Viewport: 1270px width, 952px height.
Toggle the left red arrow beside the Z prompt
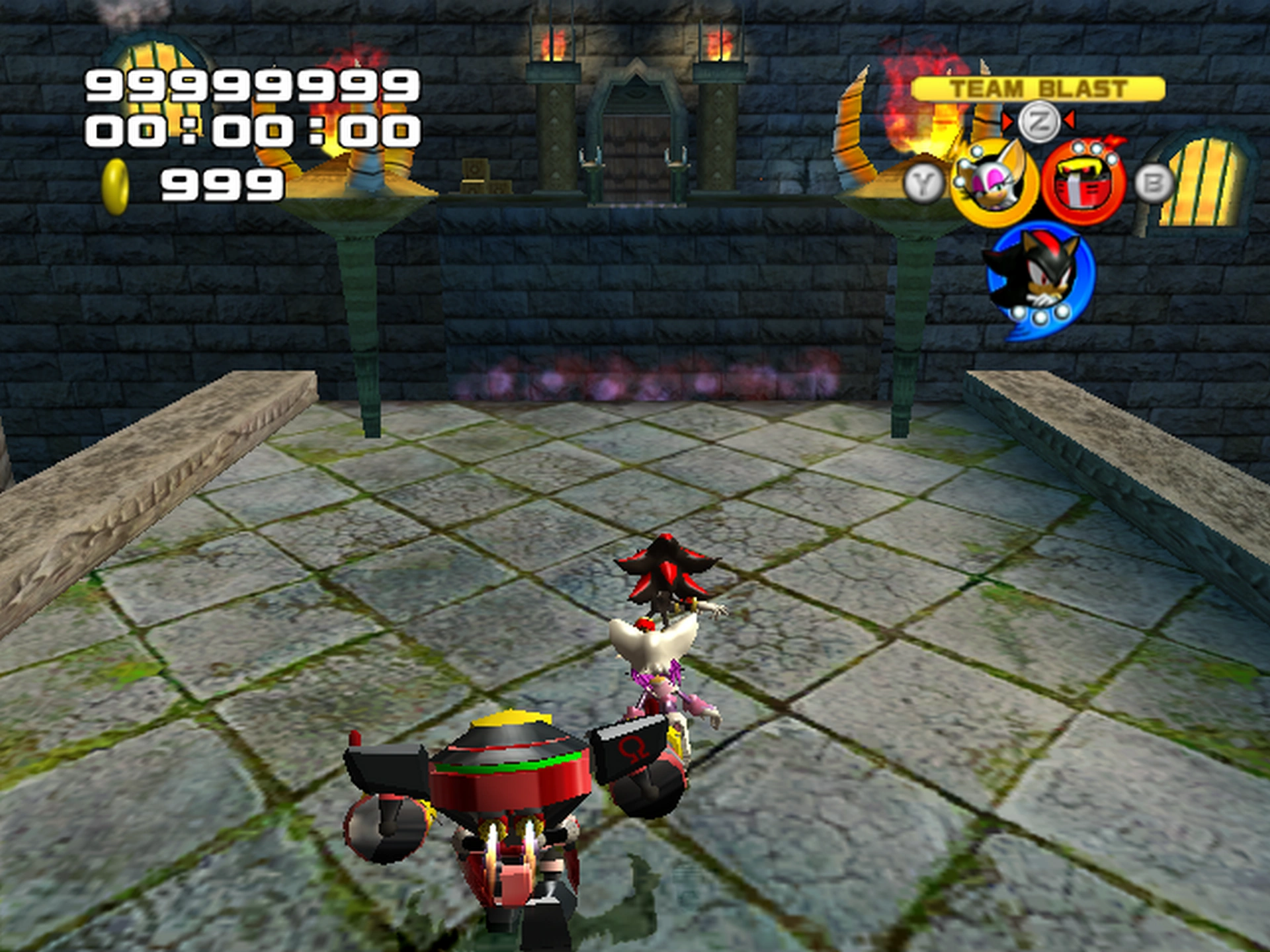(1008, 122)
